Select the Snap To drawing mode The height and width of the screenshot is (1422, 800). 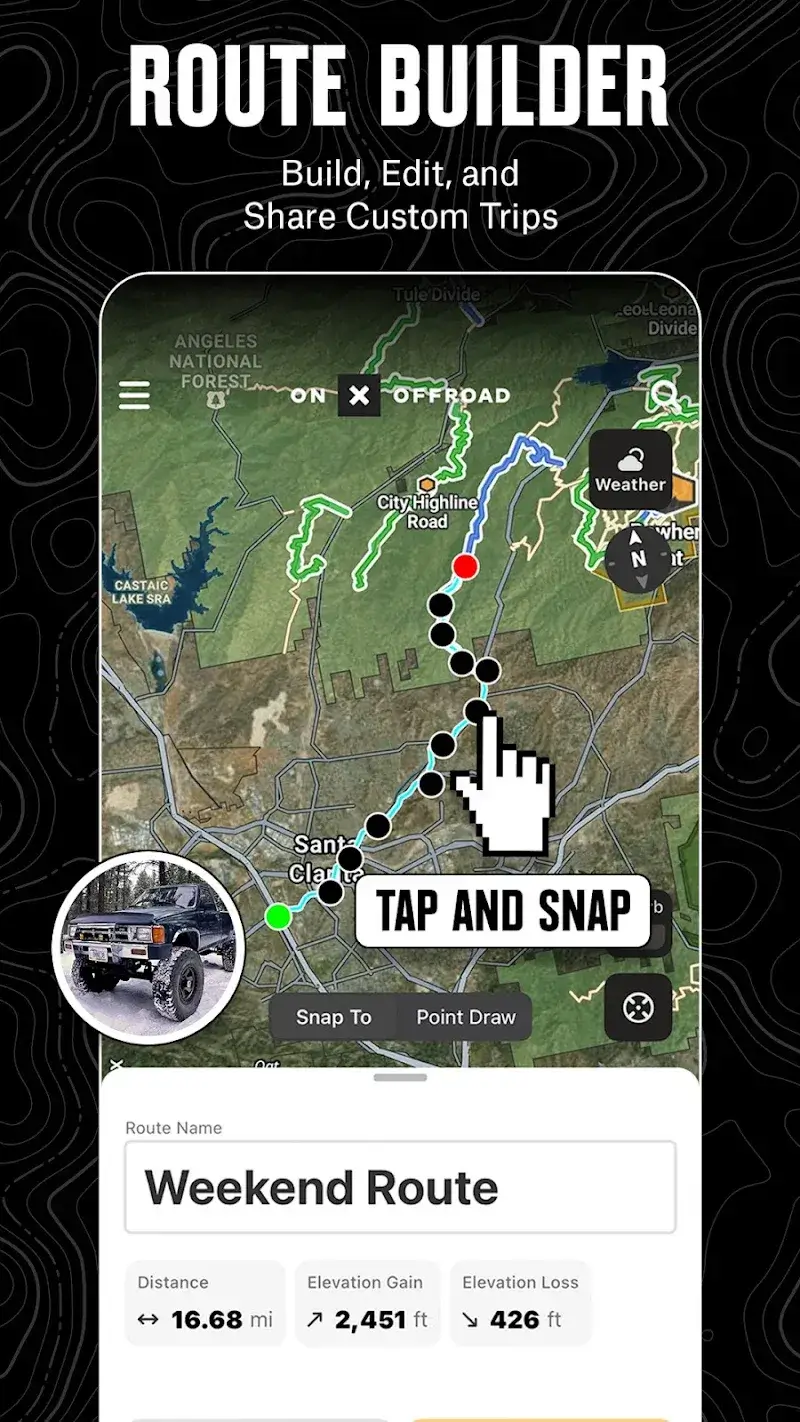[333, 1018]
